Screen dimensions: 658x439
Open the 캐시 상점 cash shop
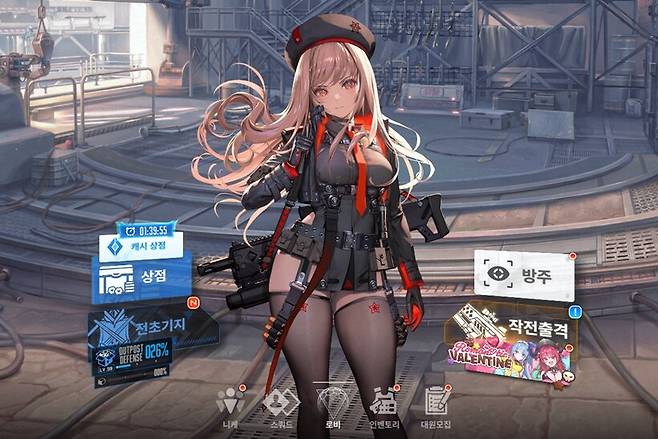coord(140,244)
